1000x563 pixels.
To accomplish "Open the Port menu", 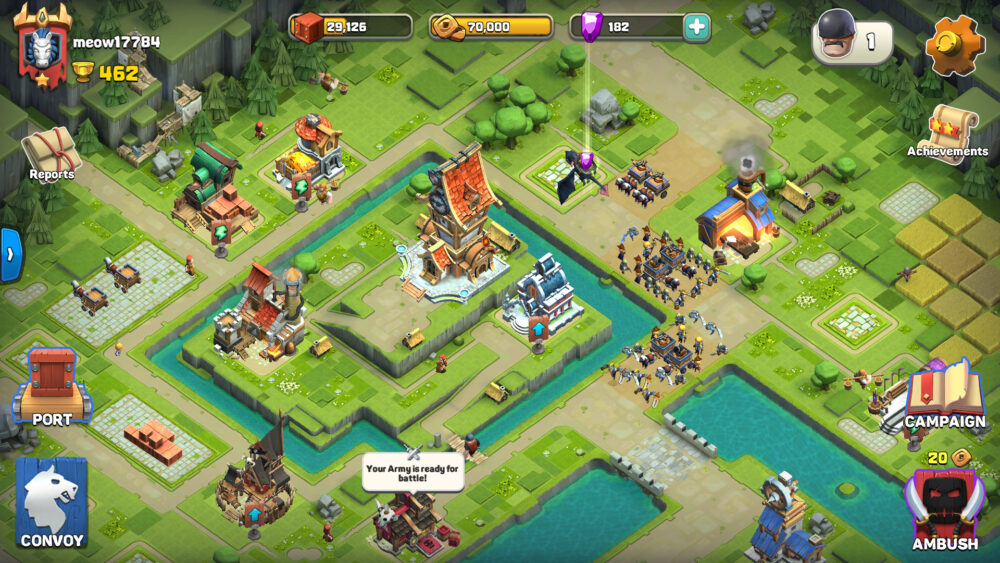I will (x=51, y=385).
